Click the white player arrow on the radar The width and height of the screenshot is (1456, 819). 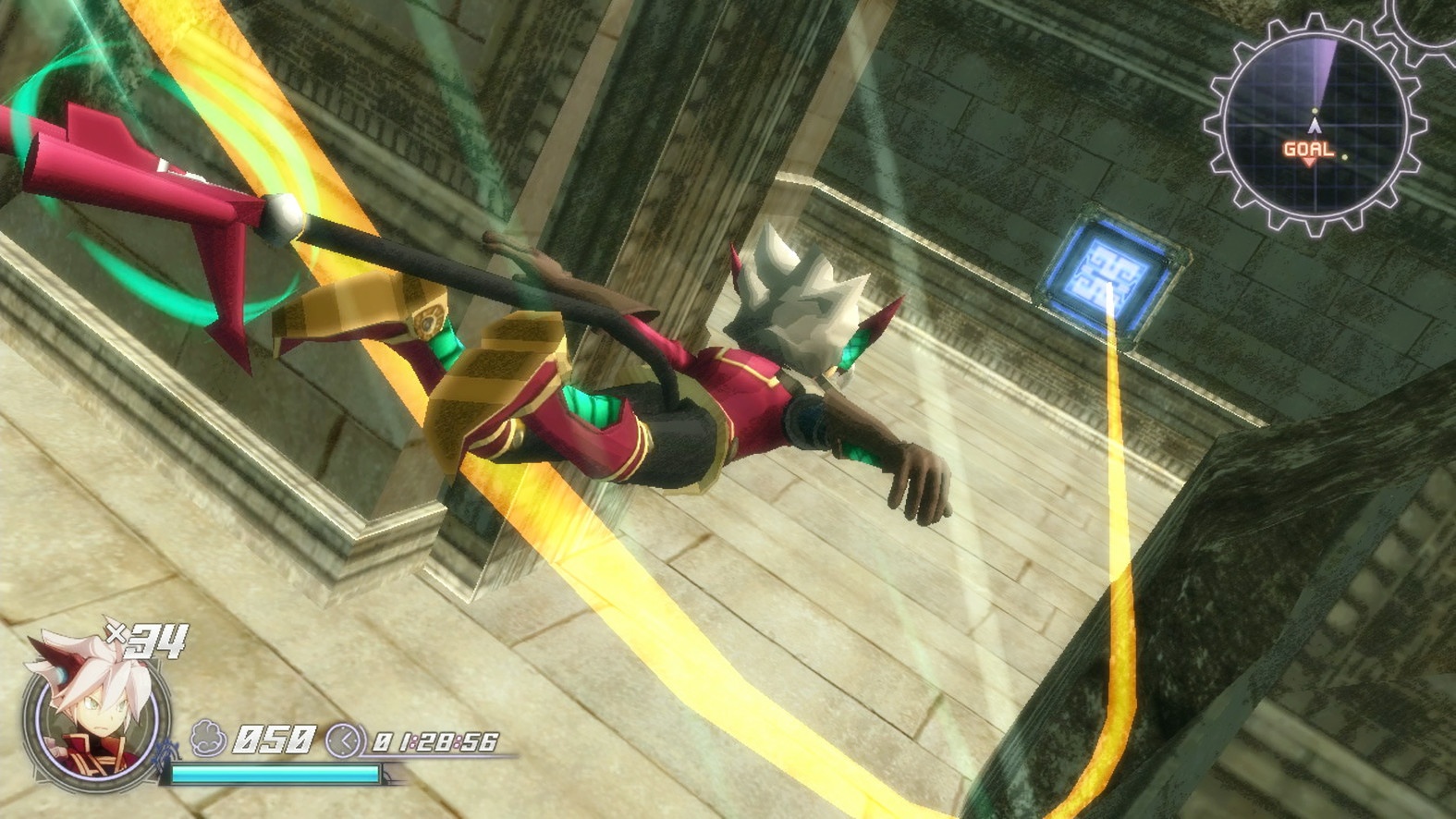pyautogui.click(x=1315, y=125)
